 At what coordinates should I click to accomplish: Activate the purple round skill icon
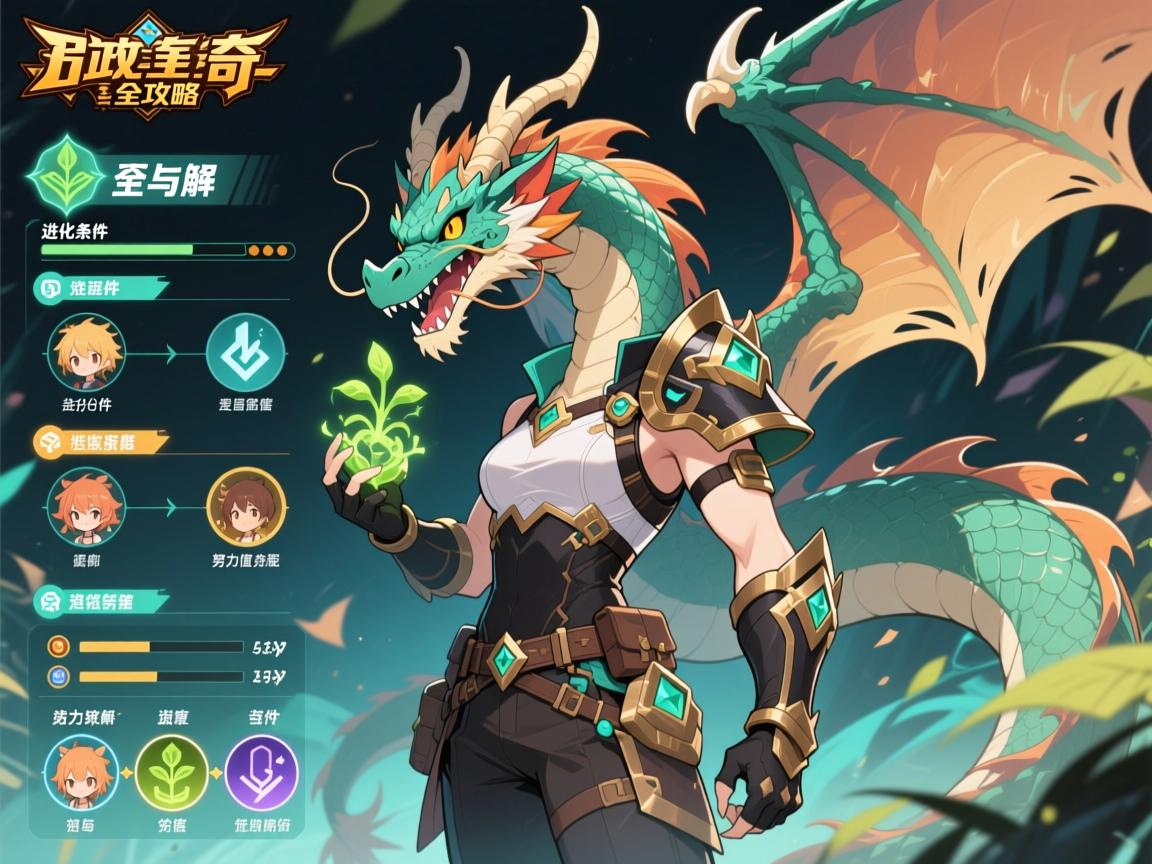click(x=261, y=771)
